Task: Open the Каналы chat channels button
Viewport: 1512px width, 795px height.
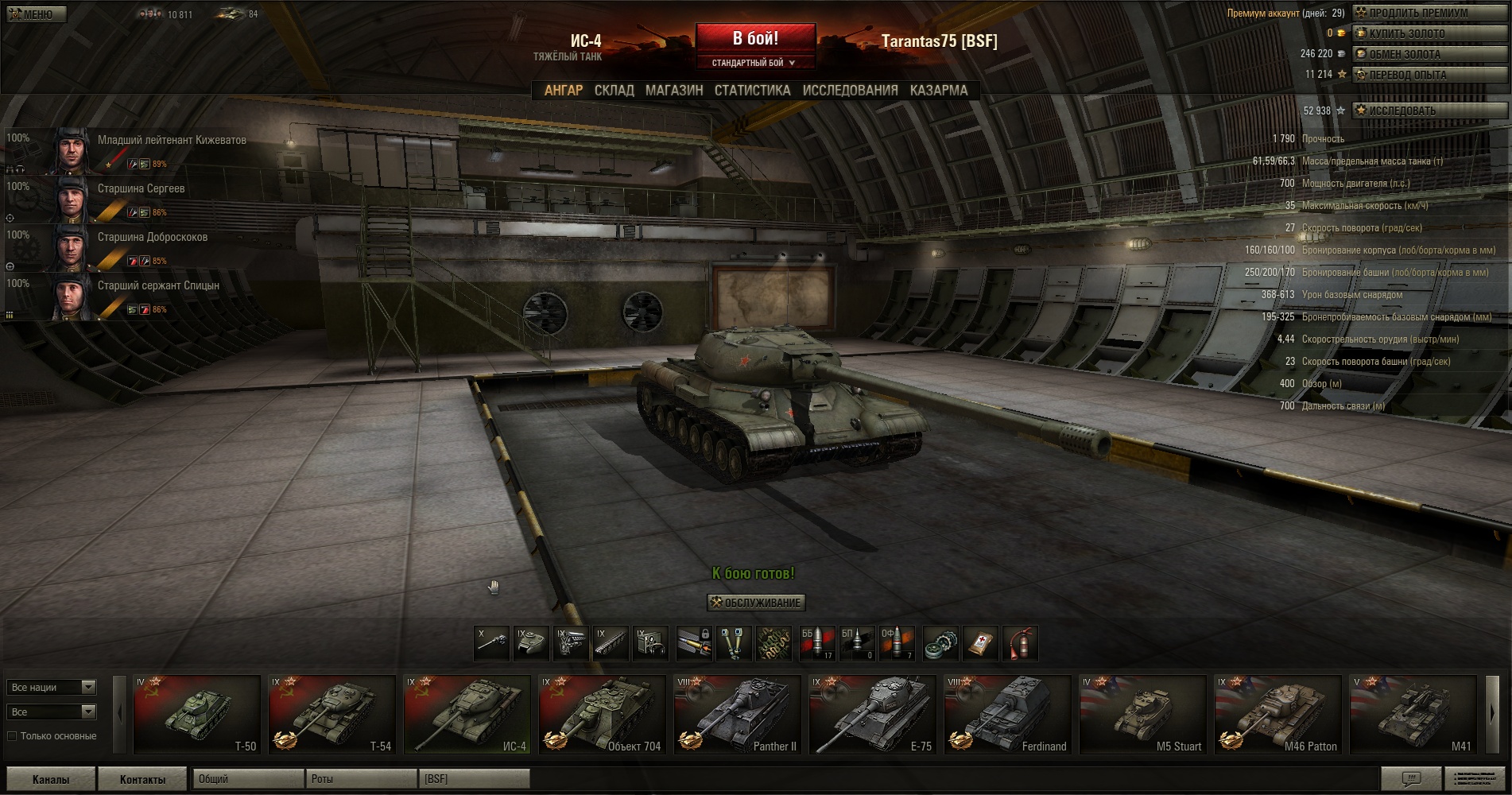Action: 51,779
